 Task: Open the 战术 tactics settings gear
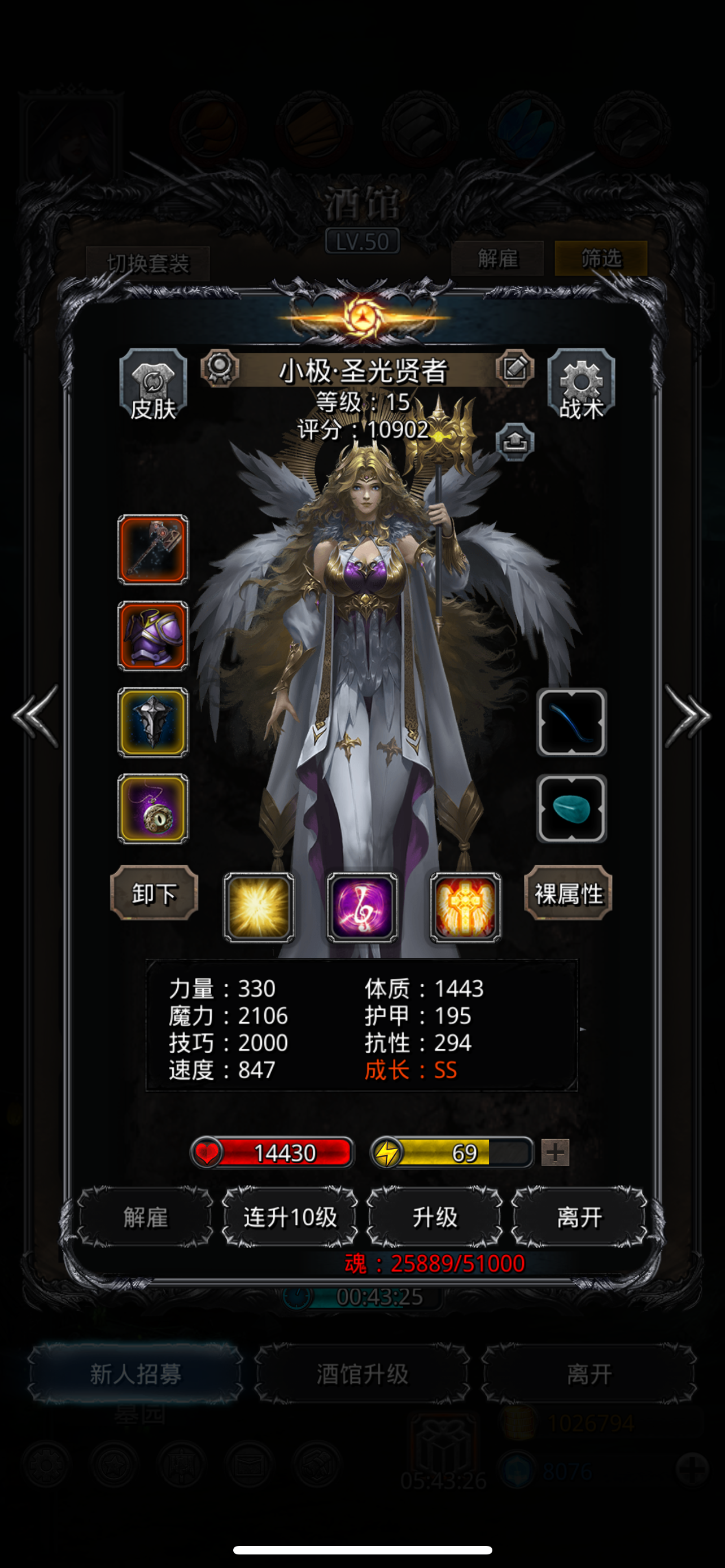point(582,383)
